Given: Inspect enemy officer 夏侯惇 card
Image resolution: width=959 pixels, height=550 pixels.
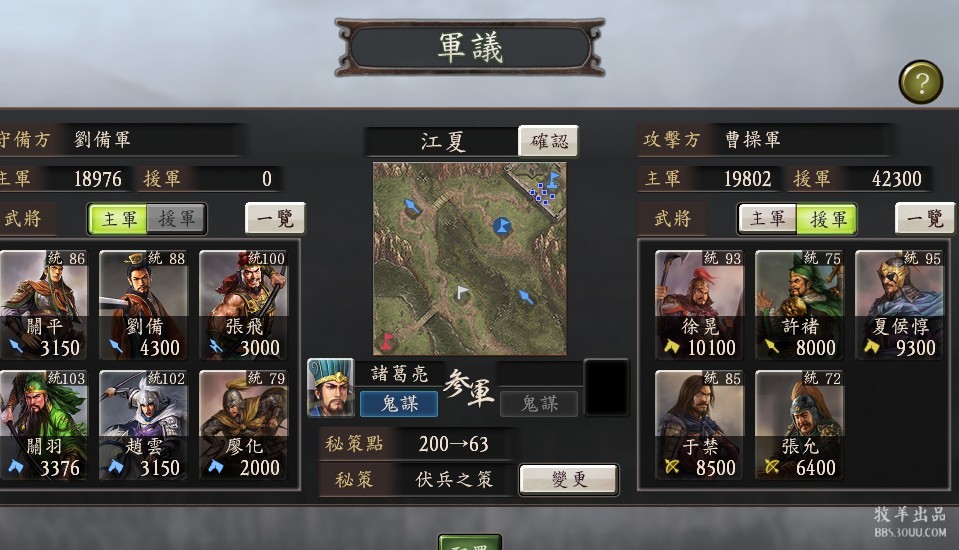Looking at the screenshot, I should coord(899,305).
